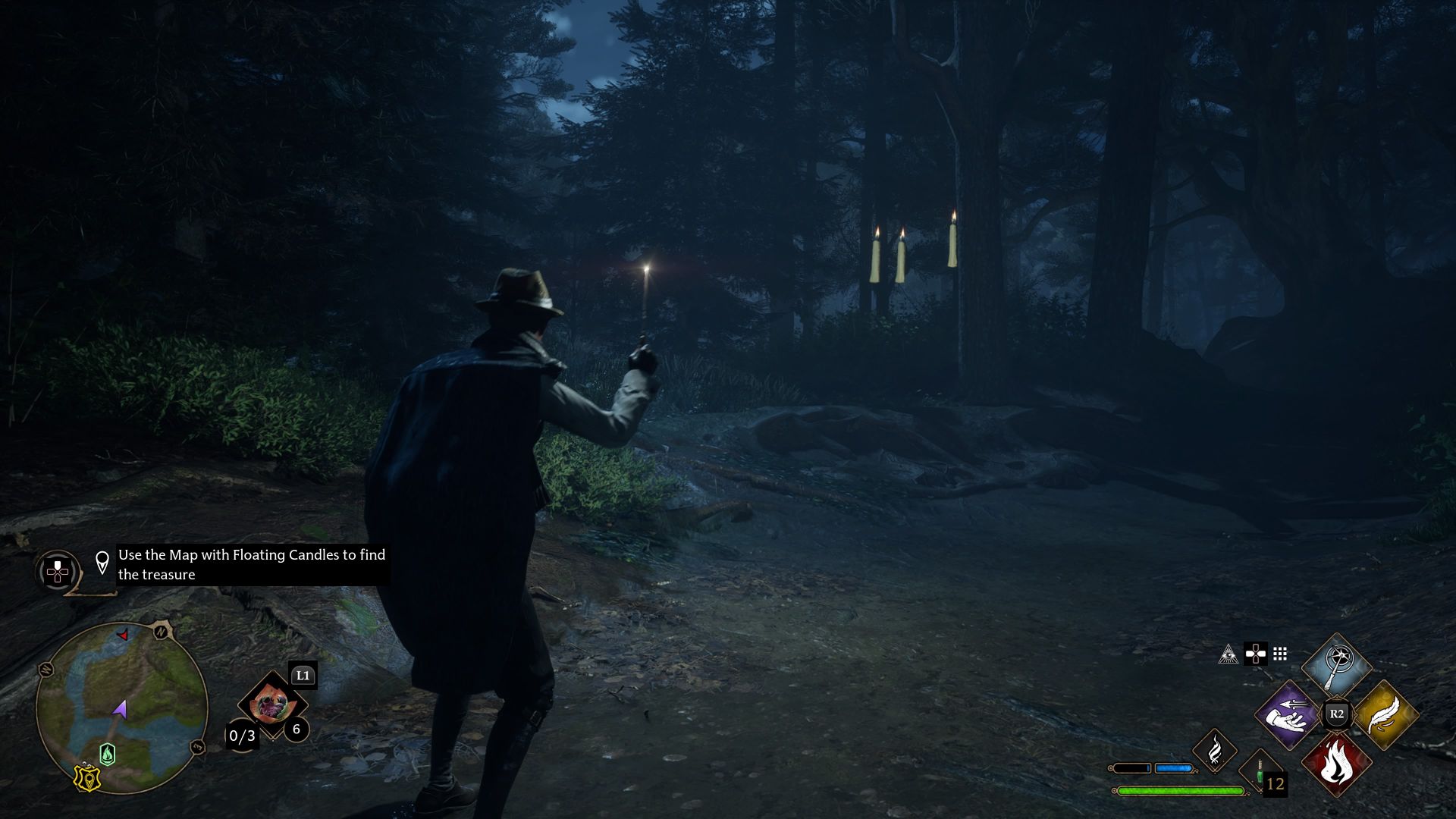Select the Lumos wand spell slot

click(1336, 665)
